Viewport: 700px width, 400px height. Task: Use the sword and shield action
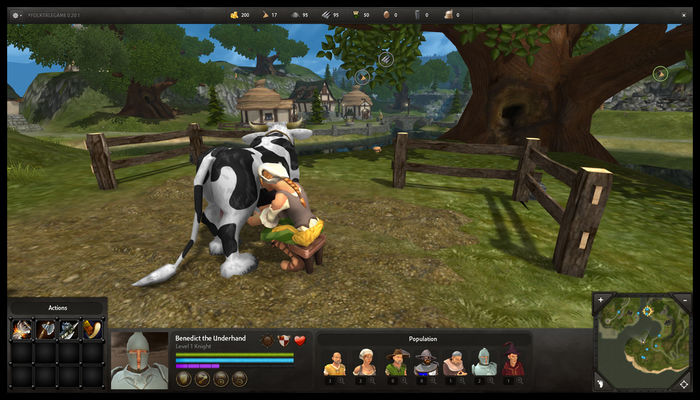click(x=69, y=328)
